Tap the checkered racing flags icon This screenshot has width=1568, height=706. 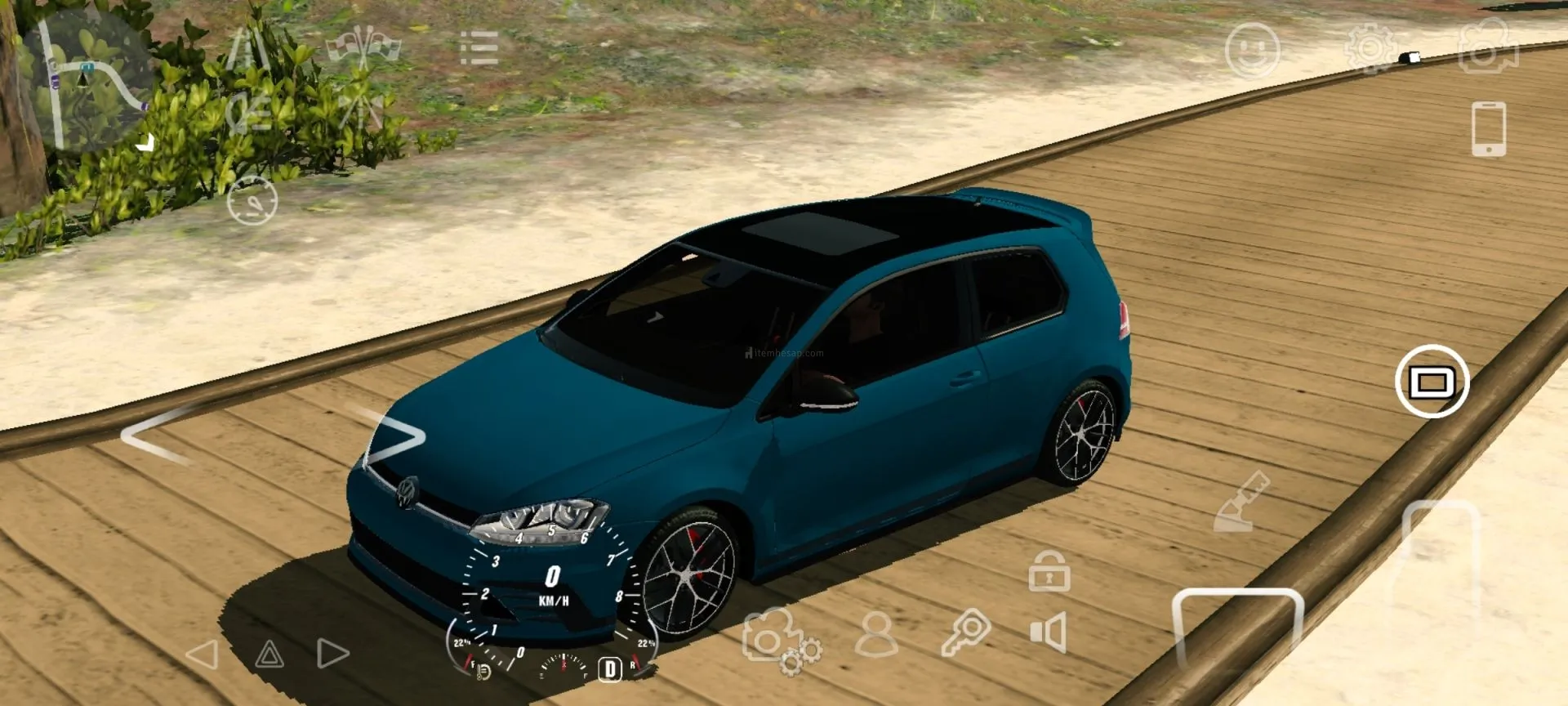[363, 46]
